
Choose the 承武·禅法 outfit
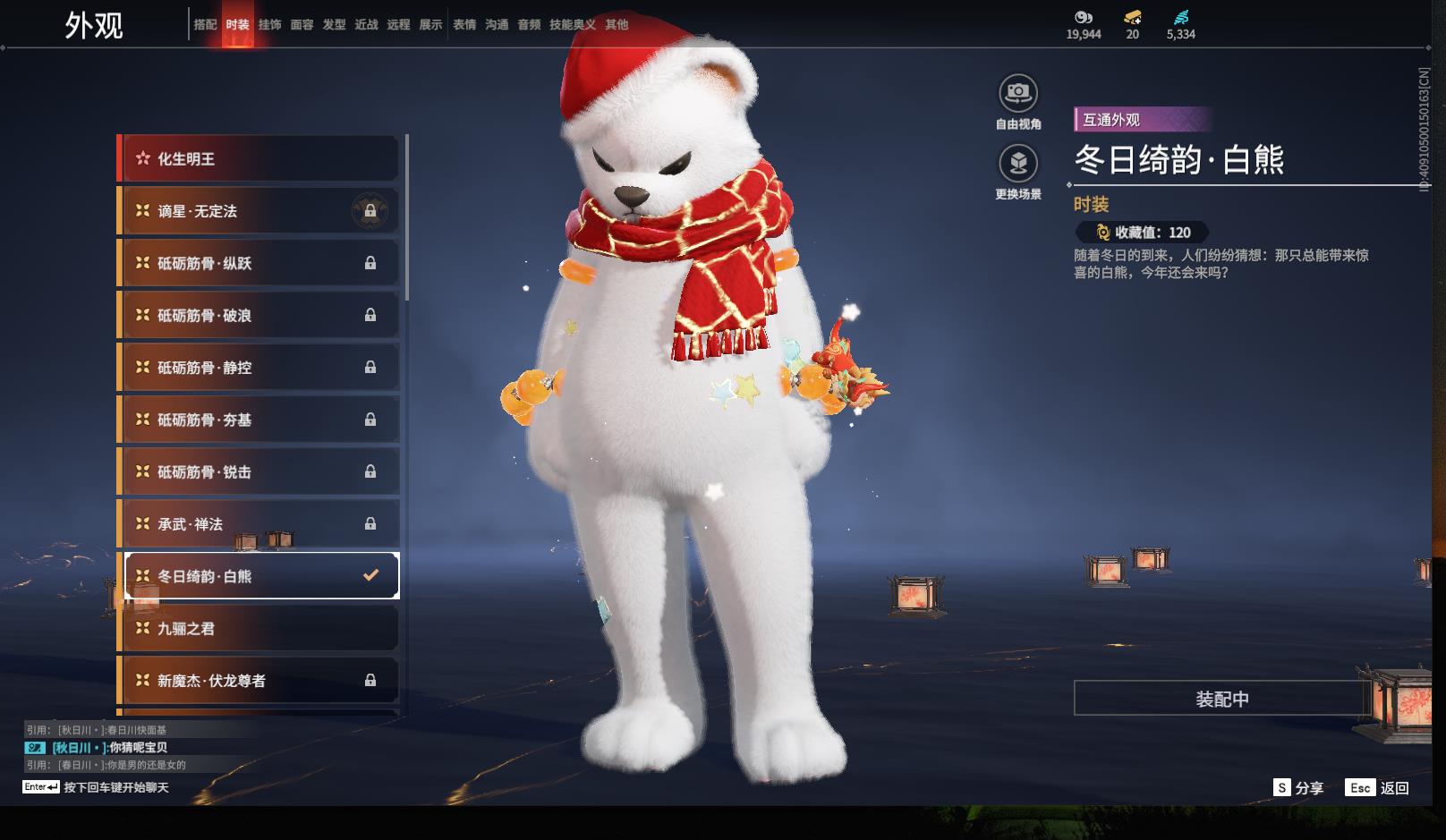pyautogui.click(x=259, y=524)
